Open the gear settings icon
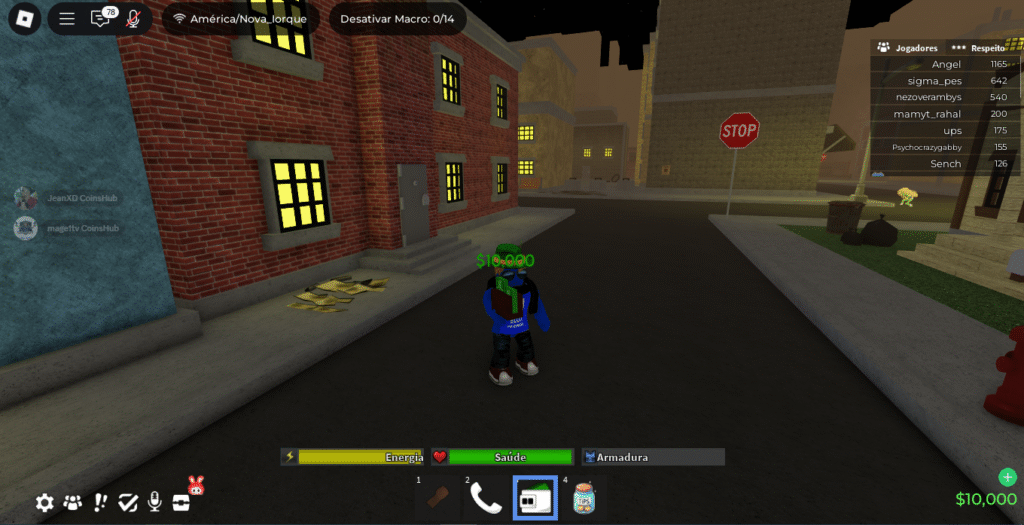 45,502
